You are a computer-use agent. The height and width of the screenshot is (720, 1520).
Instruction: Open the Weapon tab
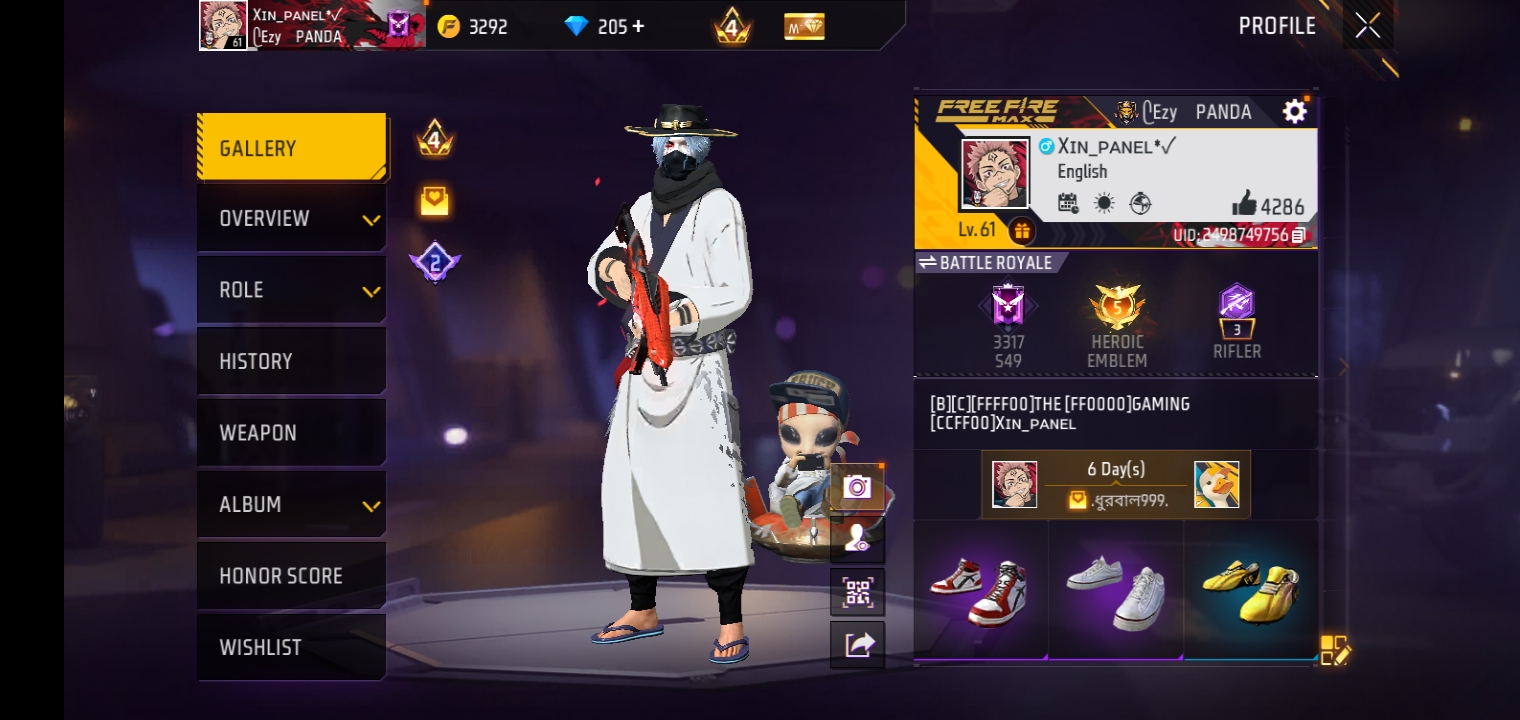[x=291, y=433]
